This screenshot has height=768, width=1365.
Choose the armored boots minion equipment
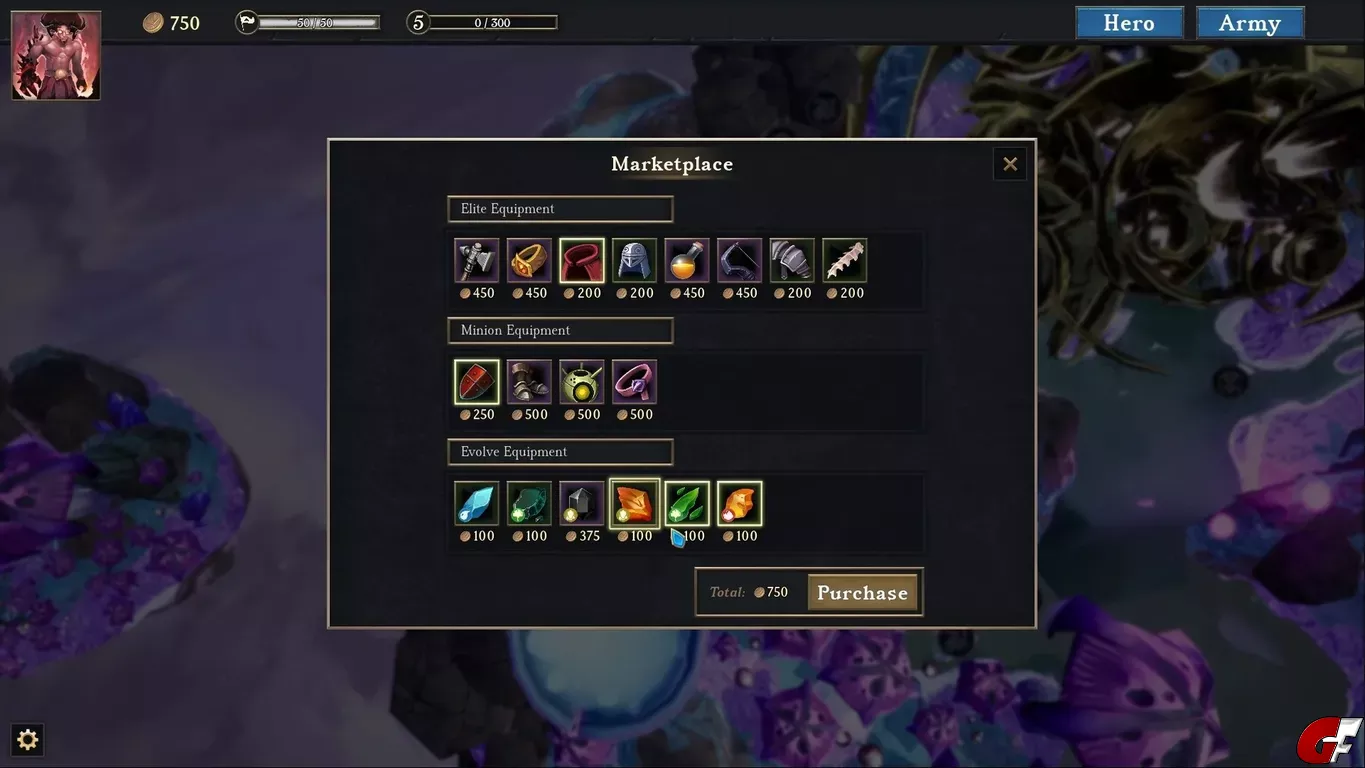pos(529,382)
